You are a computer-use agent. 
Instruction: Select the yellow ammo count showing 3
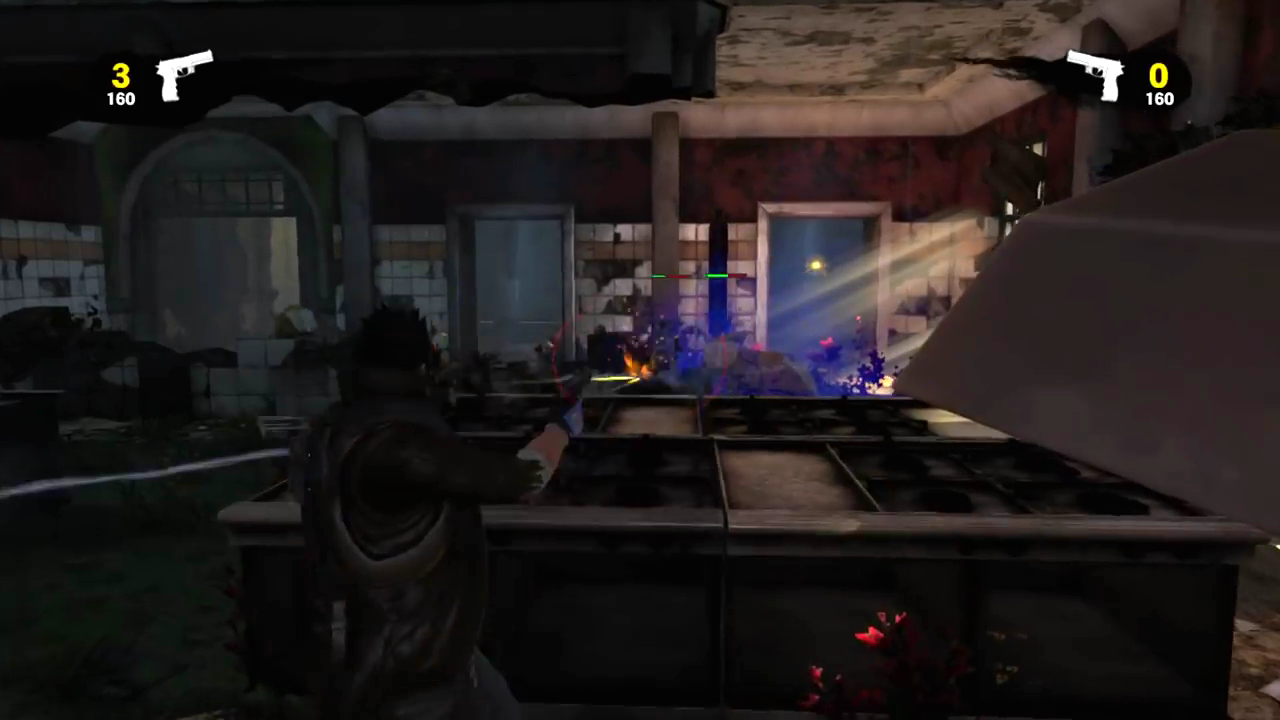(x=120, y=76)
